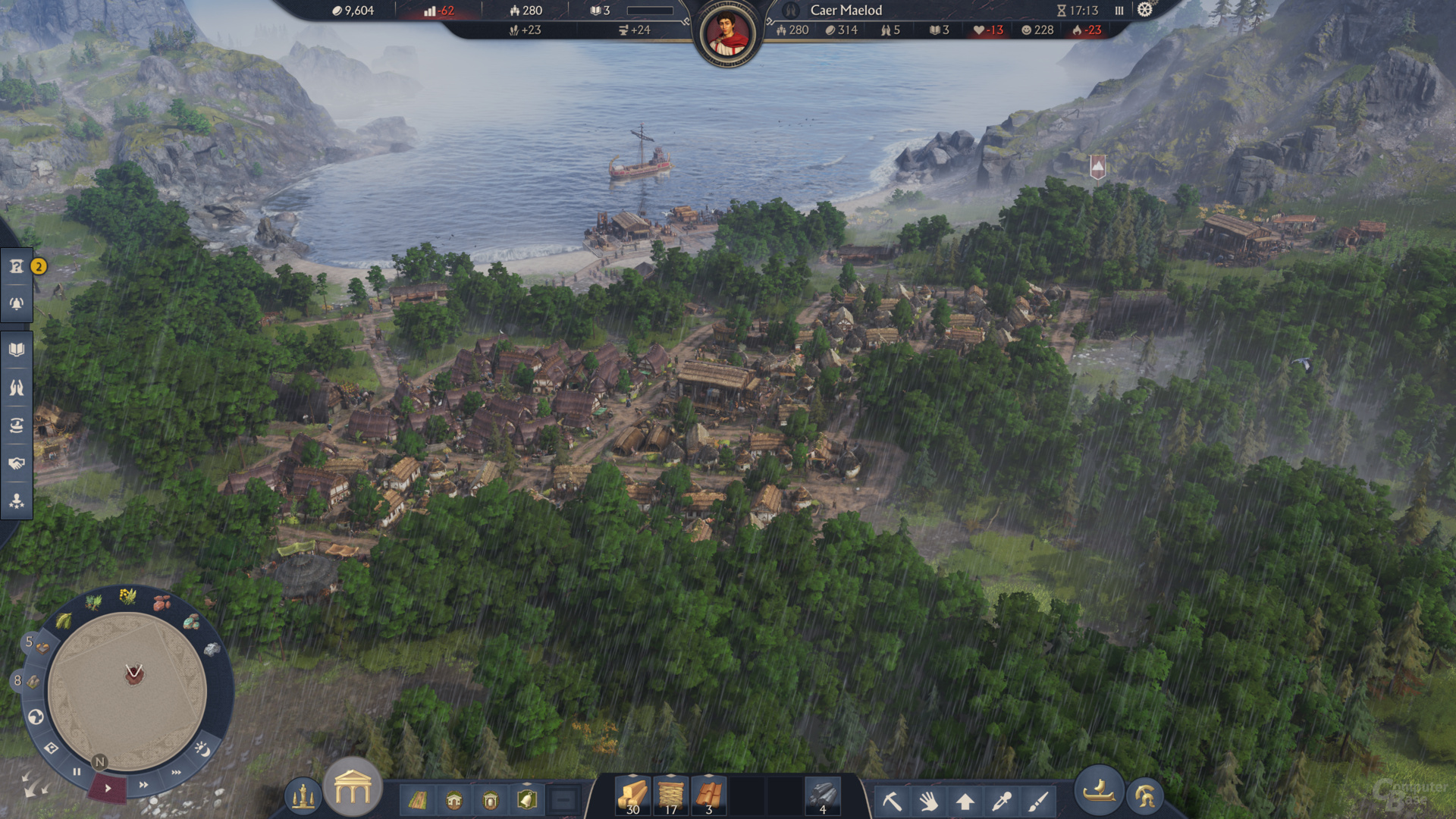Viewport: 1456px width, 819px height.
Task: Open the settings gear menu
Action: pos(1144,10)
